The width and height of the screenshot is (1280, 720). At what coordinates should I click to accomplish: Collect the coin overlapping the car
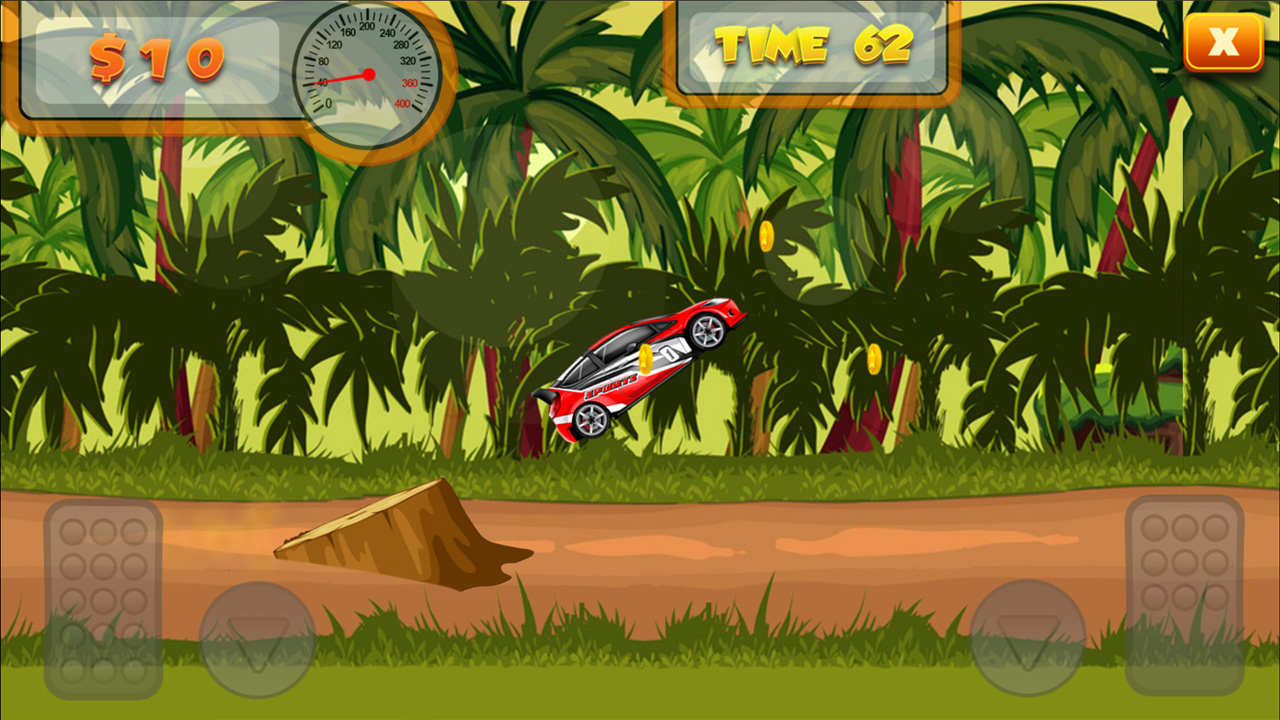click(646, 360)
